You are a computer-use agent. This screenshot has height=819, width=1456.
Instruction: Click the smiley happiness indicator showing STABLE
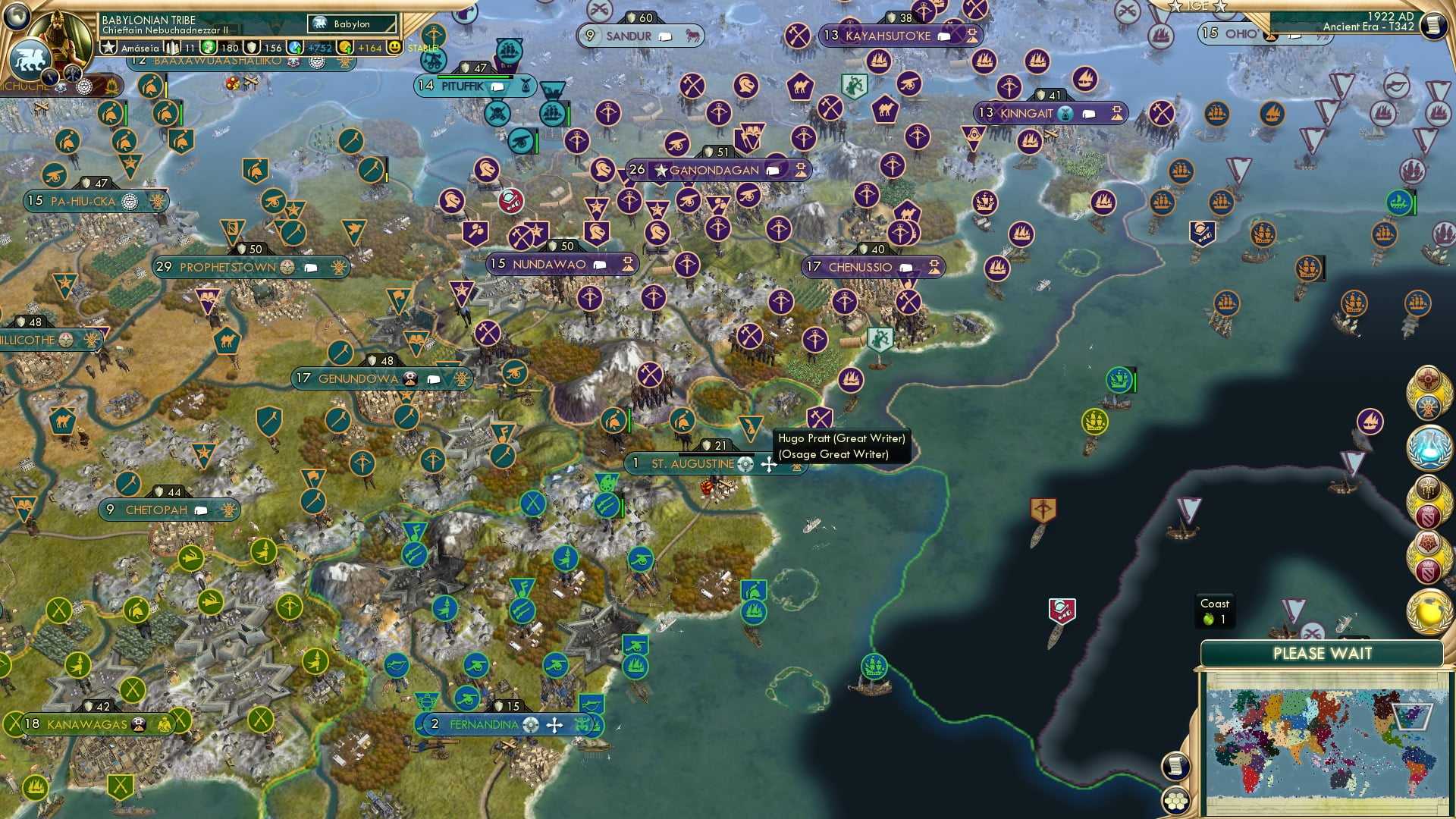tap(396, 47)
